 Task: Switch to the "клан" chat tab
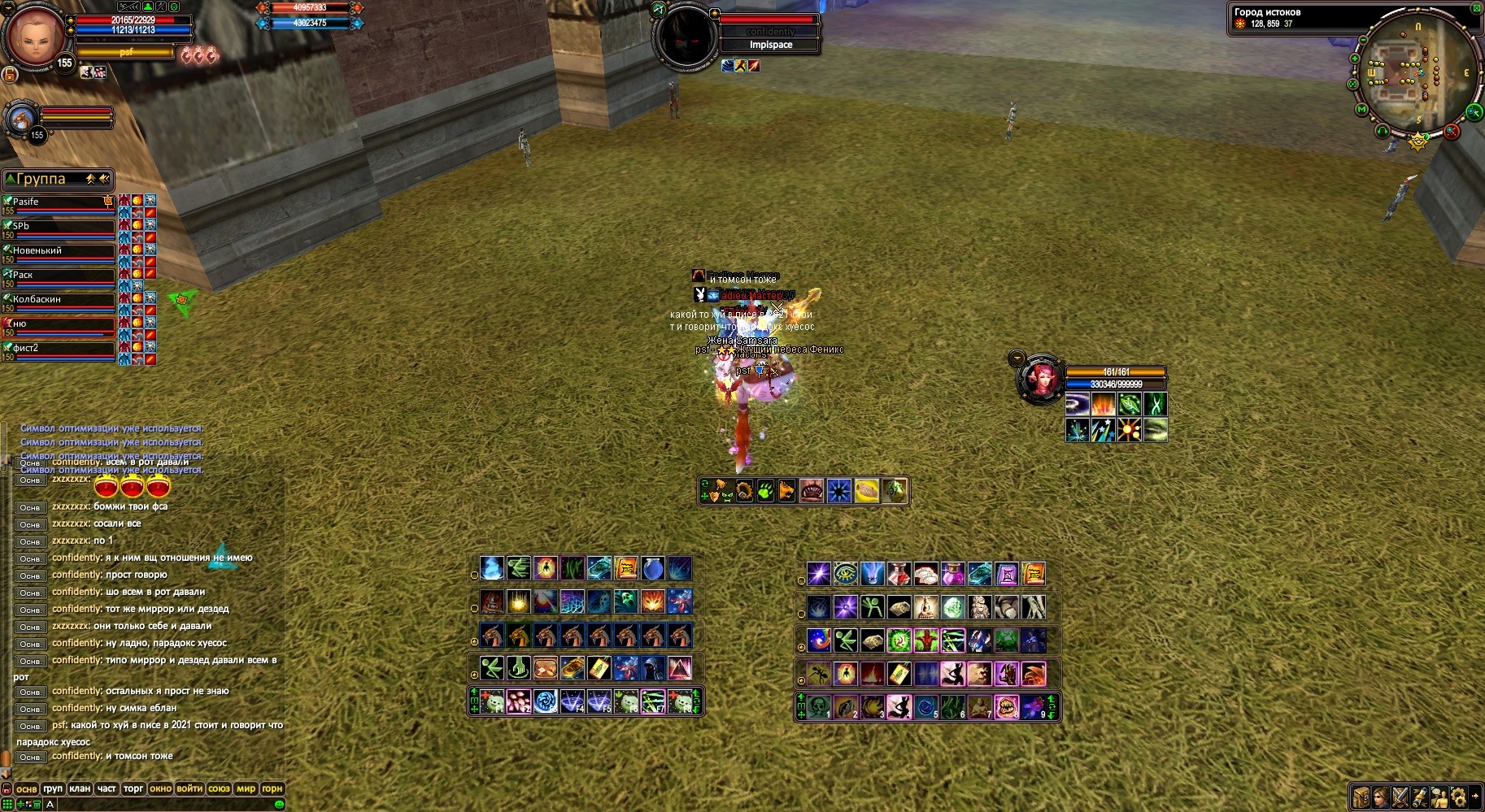click(80, 788)
